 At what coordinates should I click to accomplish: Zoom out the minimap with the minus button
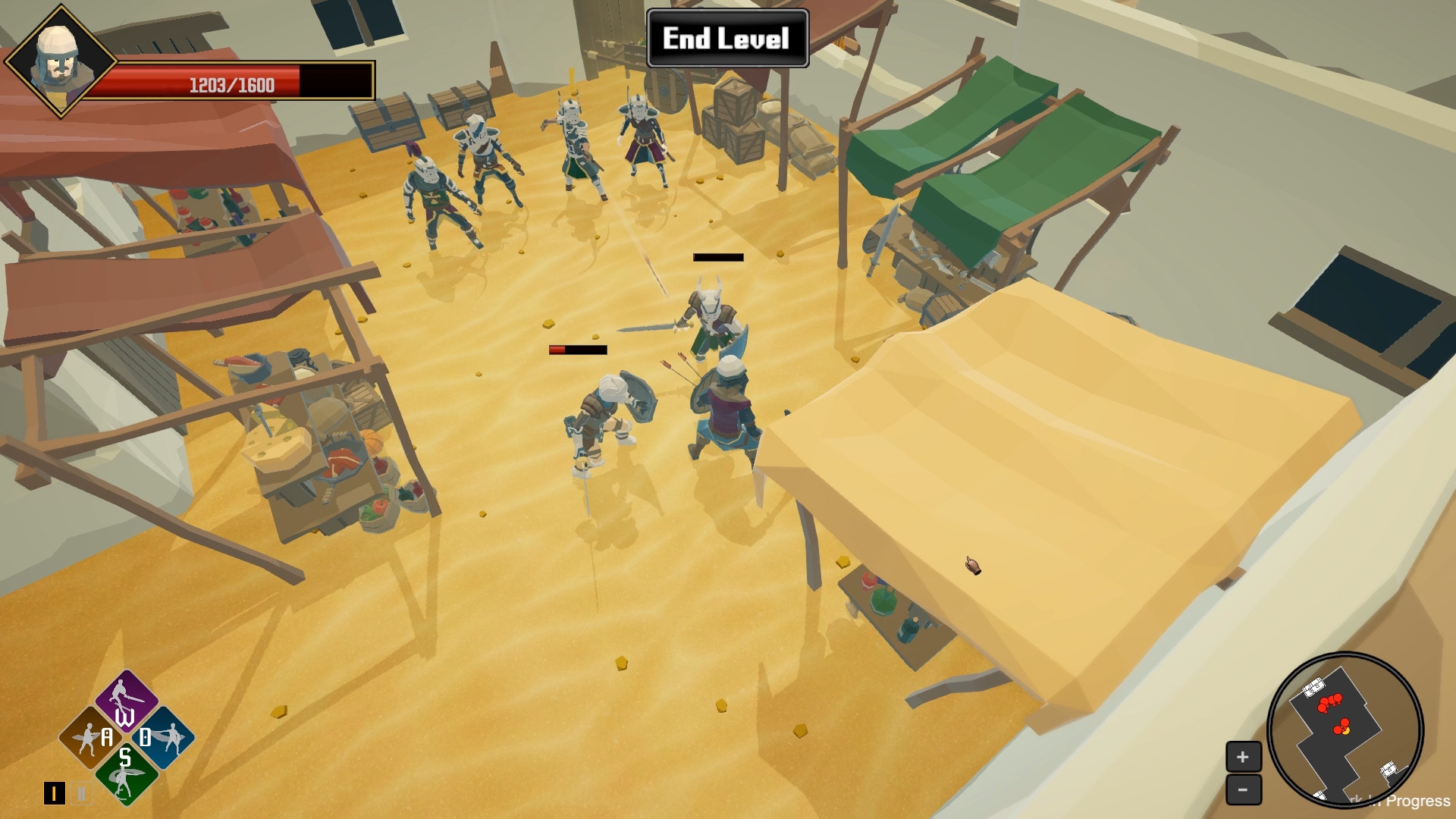tap(1242, 790)
